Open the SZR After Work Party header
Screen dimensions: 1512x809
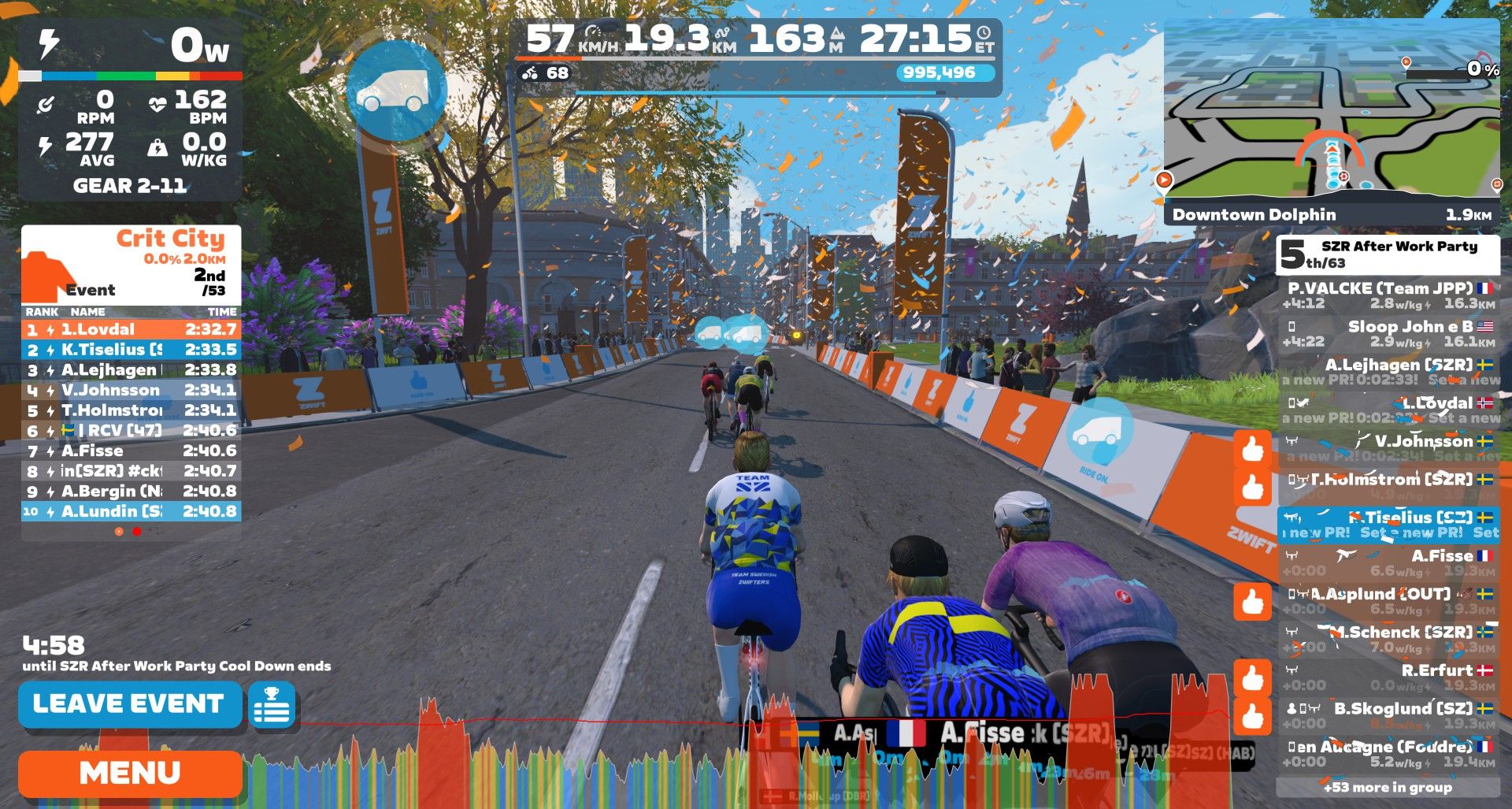[x=1388, y=254]
